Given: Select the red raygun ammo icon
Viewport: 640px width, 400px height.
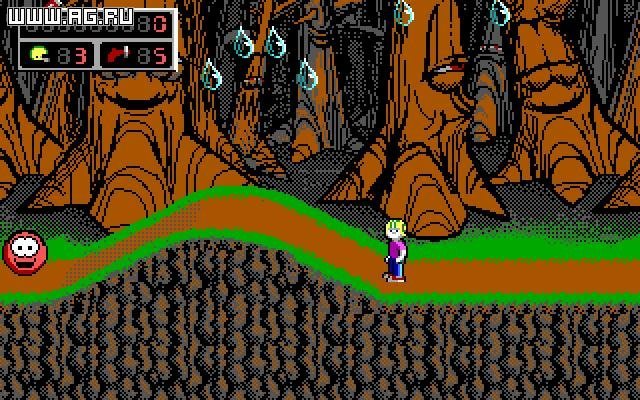Looking at the screenshot, I should tap(121, 52).
